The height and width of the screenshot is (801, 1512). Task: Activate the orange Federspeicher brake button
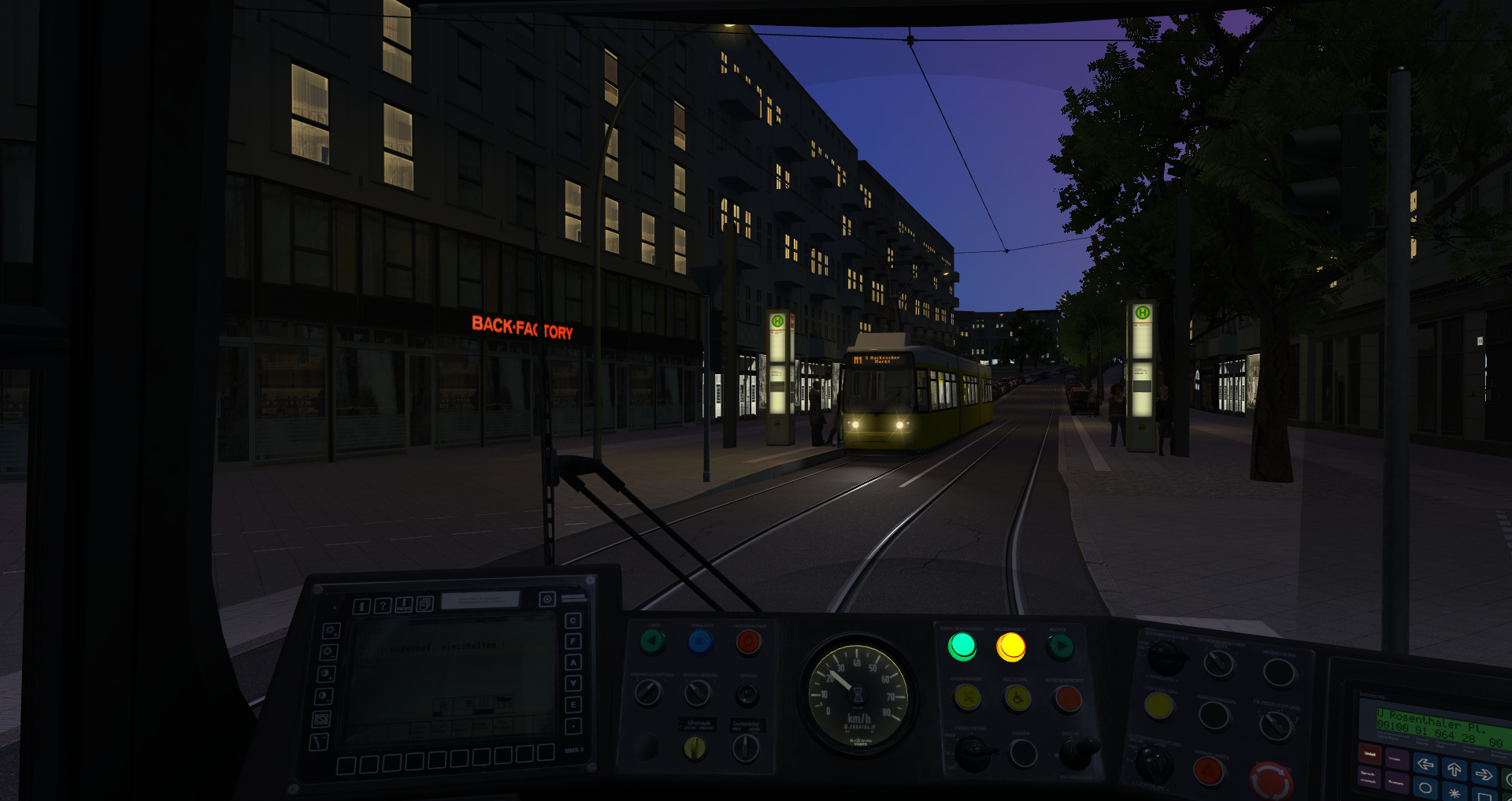point(748,643)
